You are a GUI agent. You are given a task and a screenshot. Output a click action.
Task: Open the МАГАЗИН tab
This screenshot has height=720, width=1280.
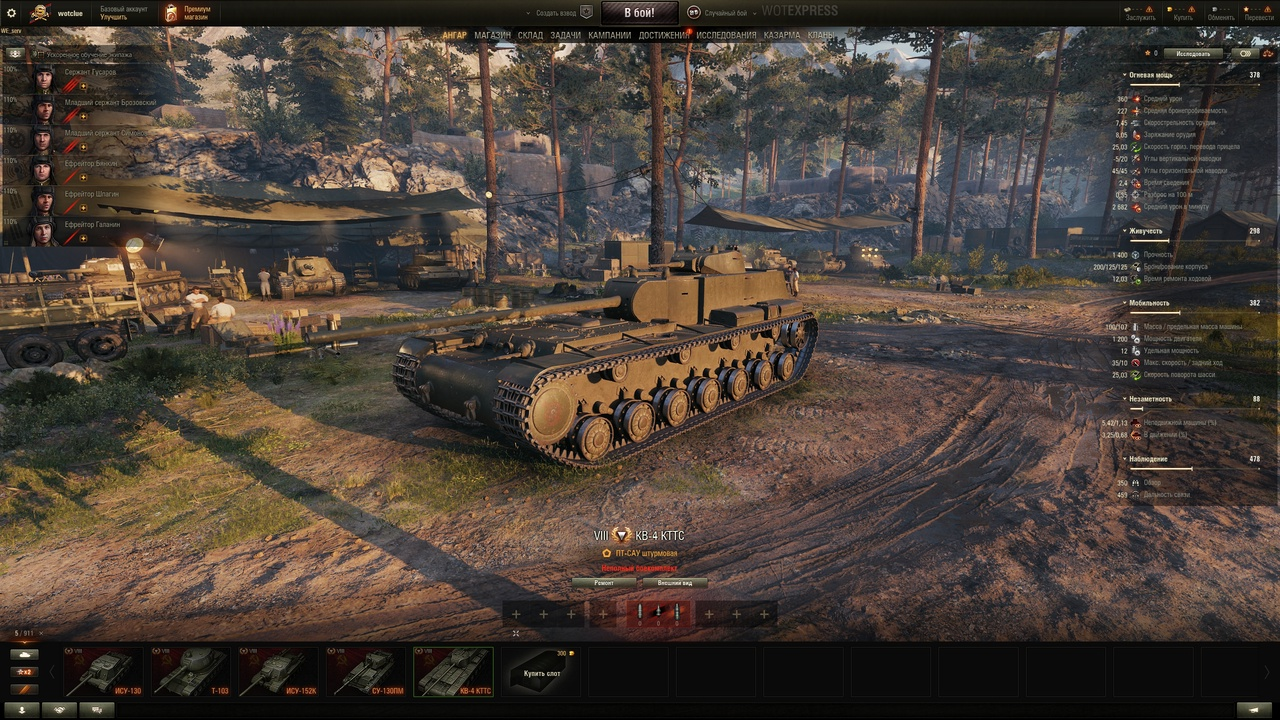pos(492,35)
